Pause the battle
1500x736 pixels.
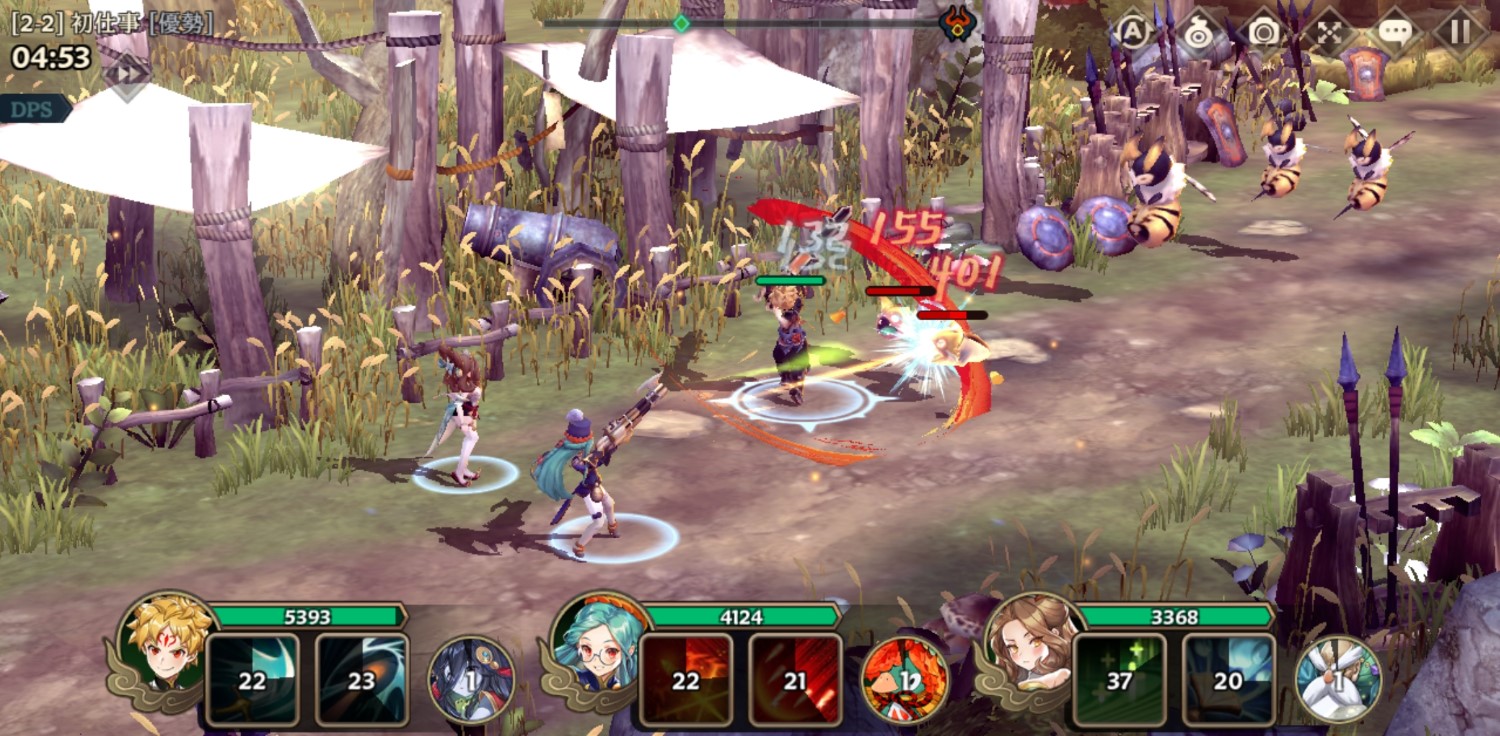click(1460, 32)
